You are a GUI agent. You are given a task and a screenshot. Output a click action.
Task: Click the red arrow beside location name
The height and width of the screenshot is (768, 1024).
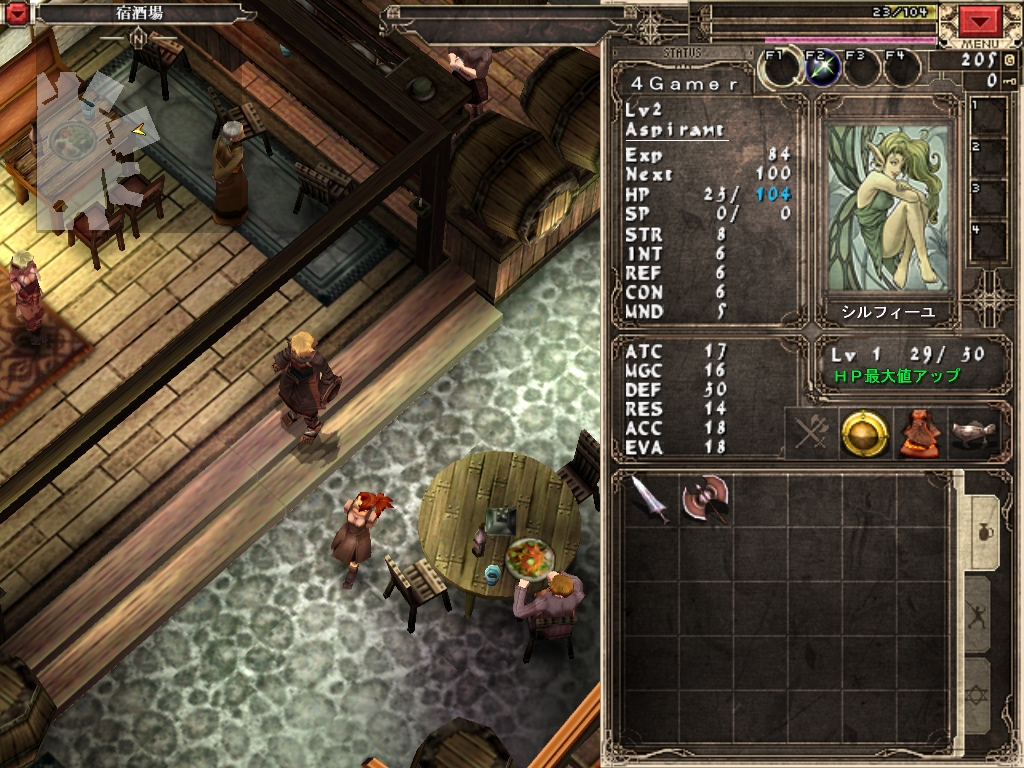18,14
